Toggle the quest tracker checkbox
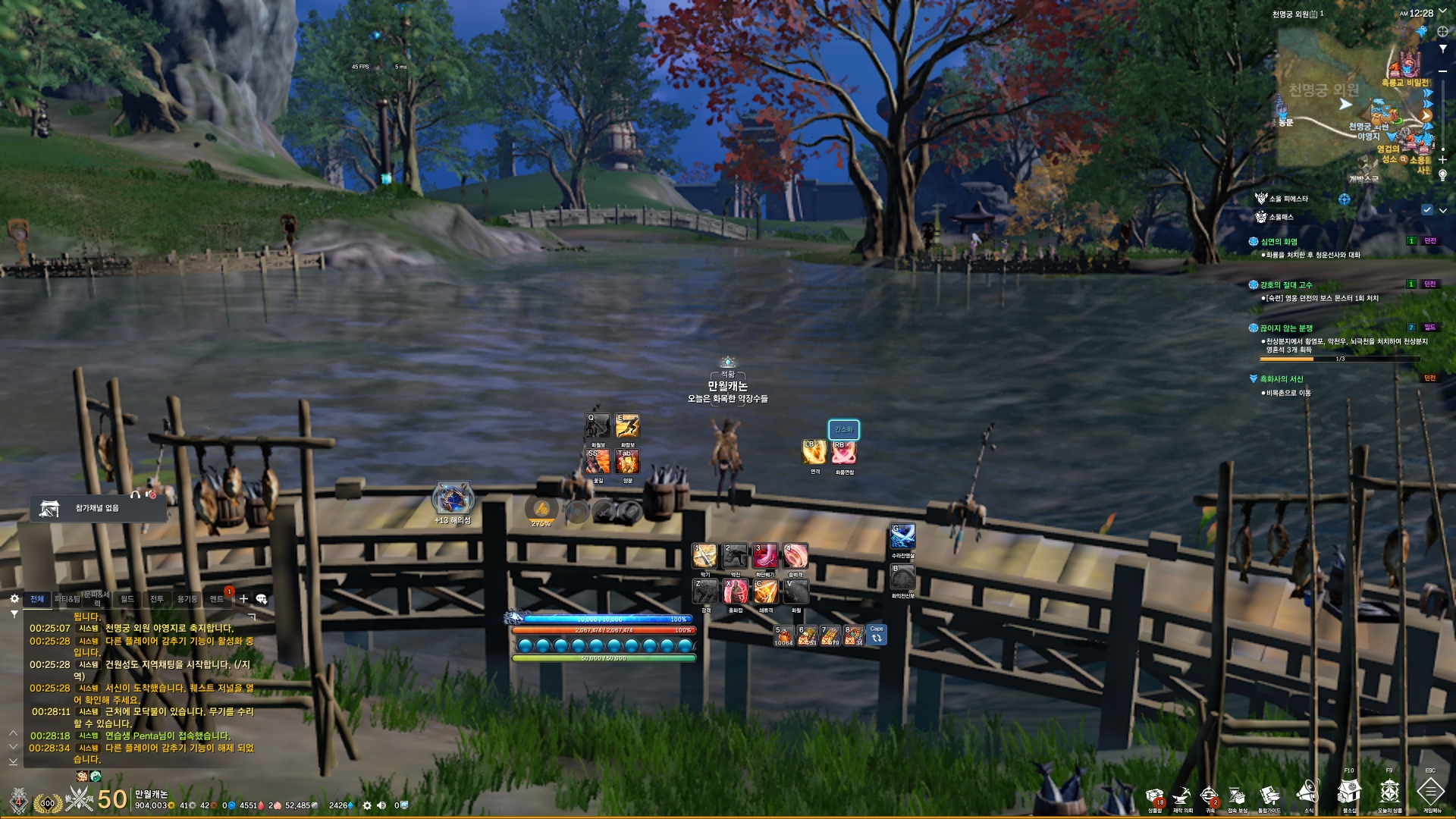This screenshot has height=819, width=1456. 1427,210
